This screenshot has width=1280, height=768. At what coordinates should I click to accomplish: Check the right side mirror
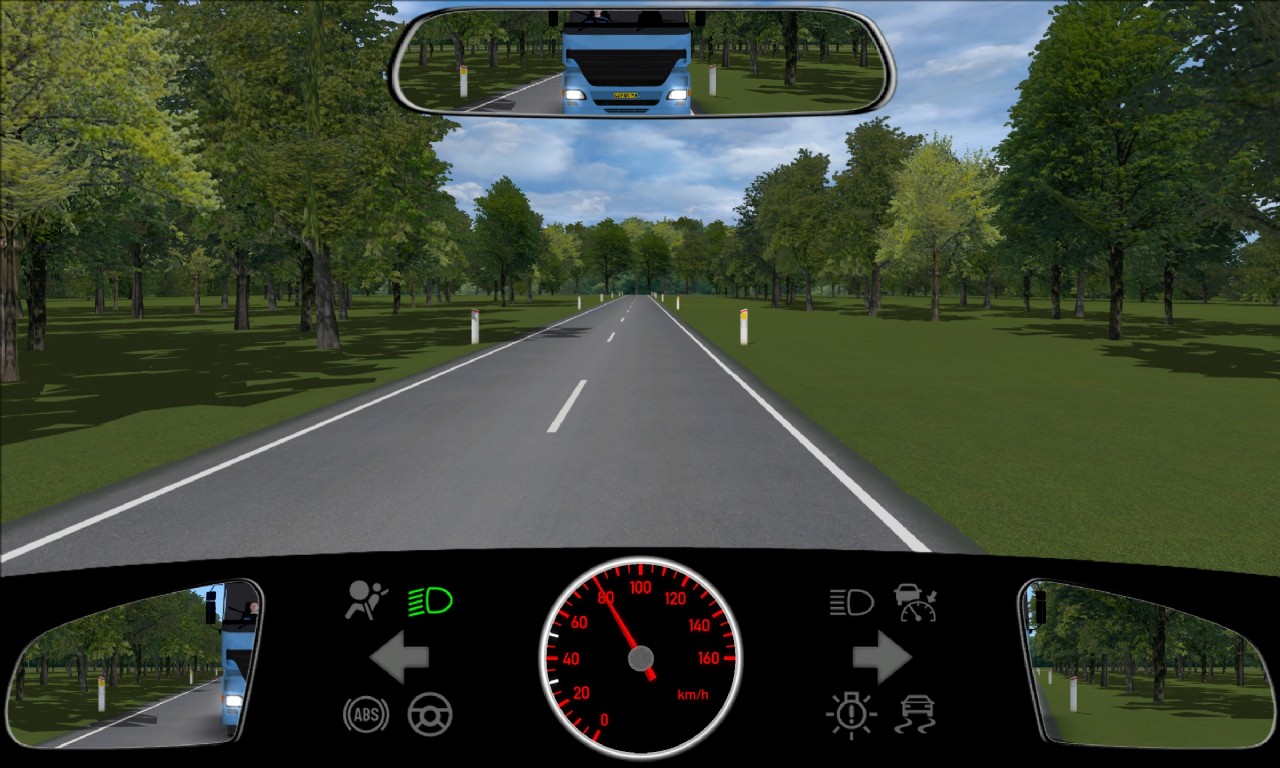pyautogui.click(x=1145, y=665)
